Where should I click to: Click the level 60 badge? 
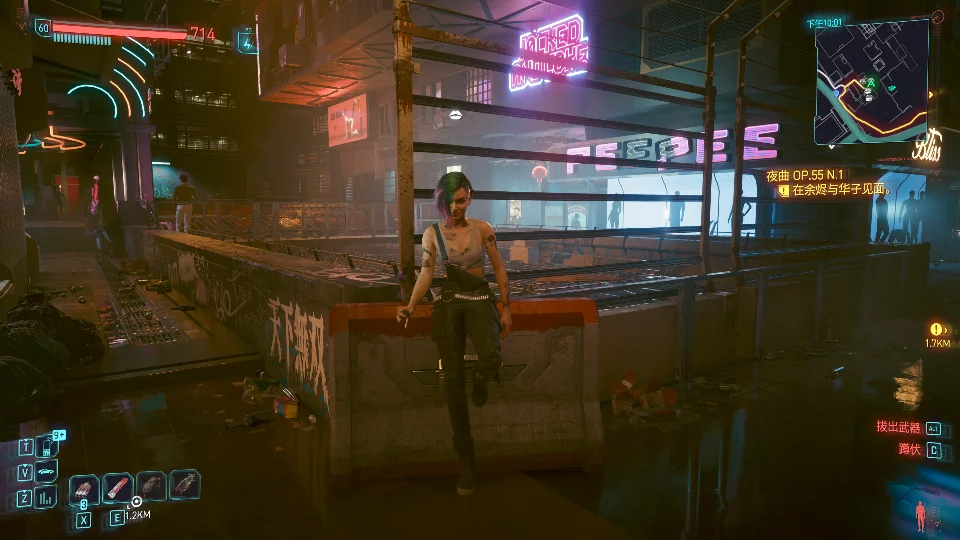[42, 28]
